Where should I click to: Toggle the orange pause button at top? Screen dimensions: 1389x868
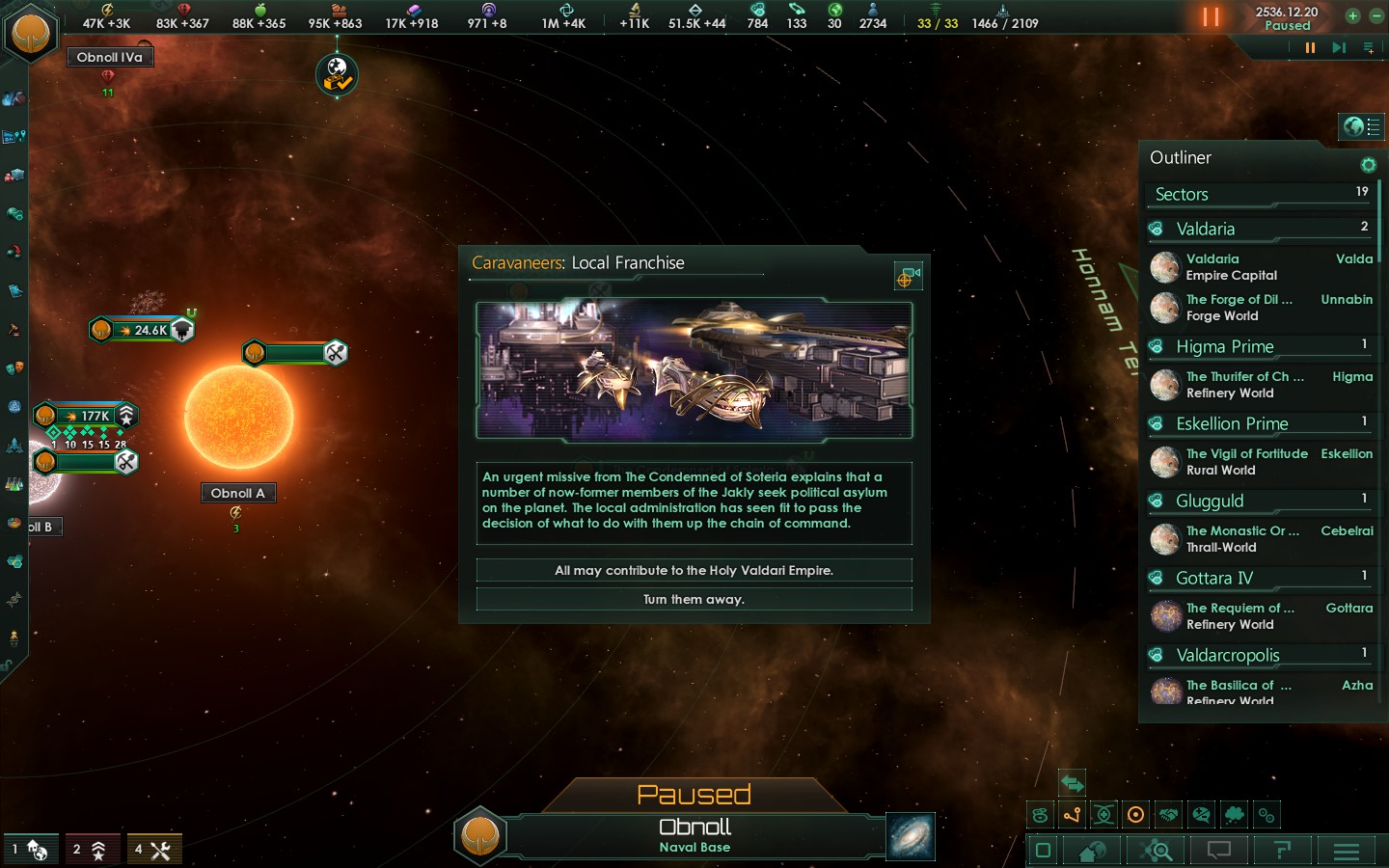click(1211, 17)
